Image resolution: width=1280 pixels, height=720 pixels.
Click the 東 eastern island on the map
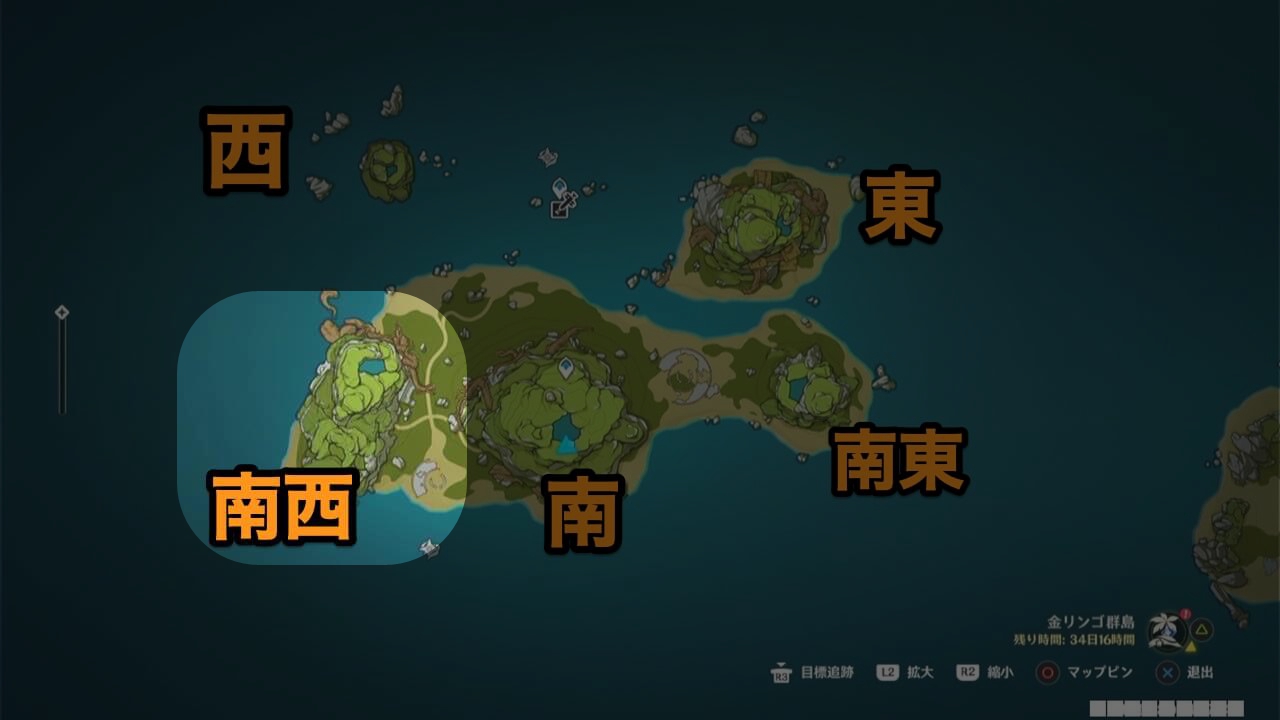point(760,225)
